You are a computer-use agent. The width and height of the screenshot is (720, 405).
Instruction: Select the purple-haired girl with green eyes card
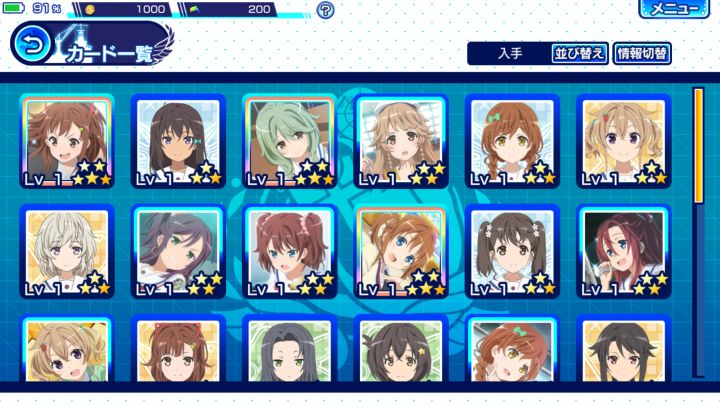(x=177, y=252)
